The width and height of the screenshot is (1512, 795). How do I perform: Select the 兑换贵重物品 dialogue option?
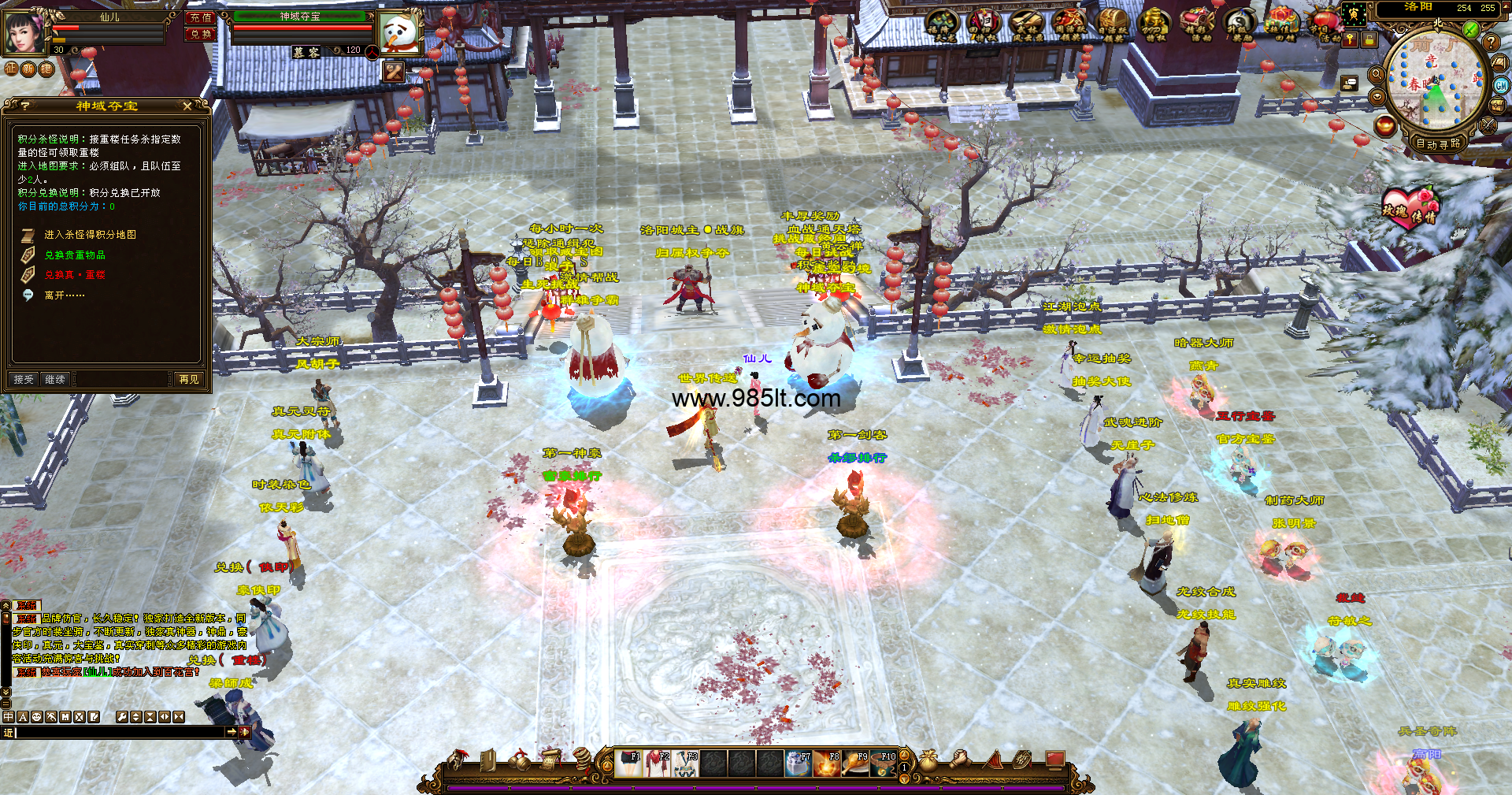pyautogui.click(x=75, y=255)
